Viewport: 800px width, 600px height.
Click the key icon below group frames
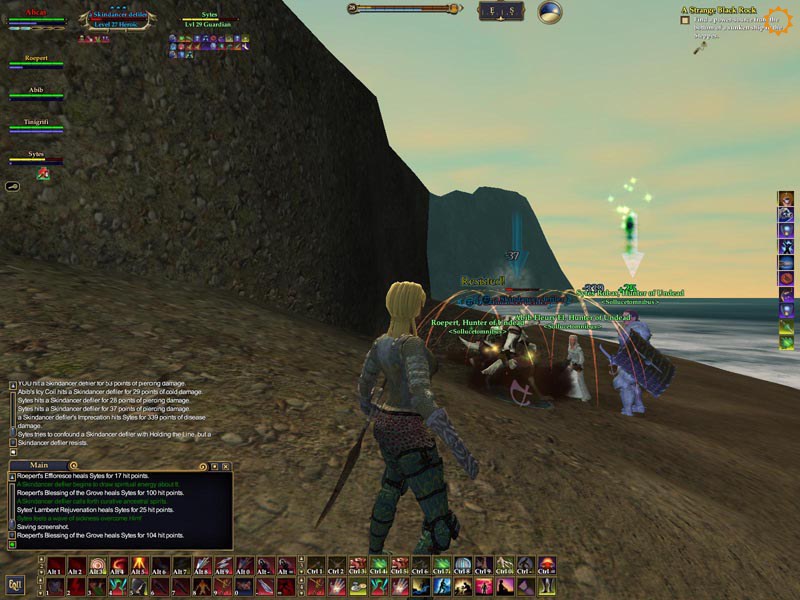tap(14, 186)
